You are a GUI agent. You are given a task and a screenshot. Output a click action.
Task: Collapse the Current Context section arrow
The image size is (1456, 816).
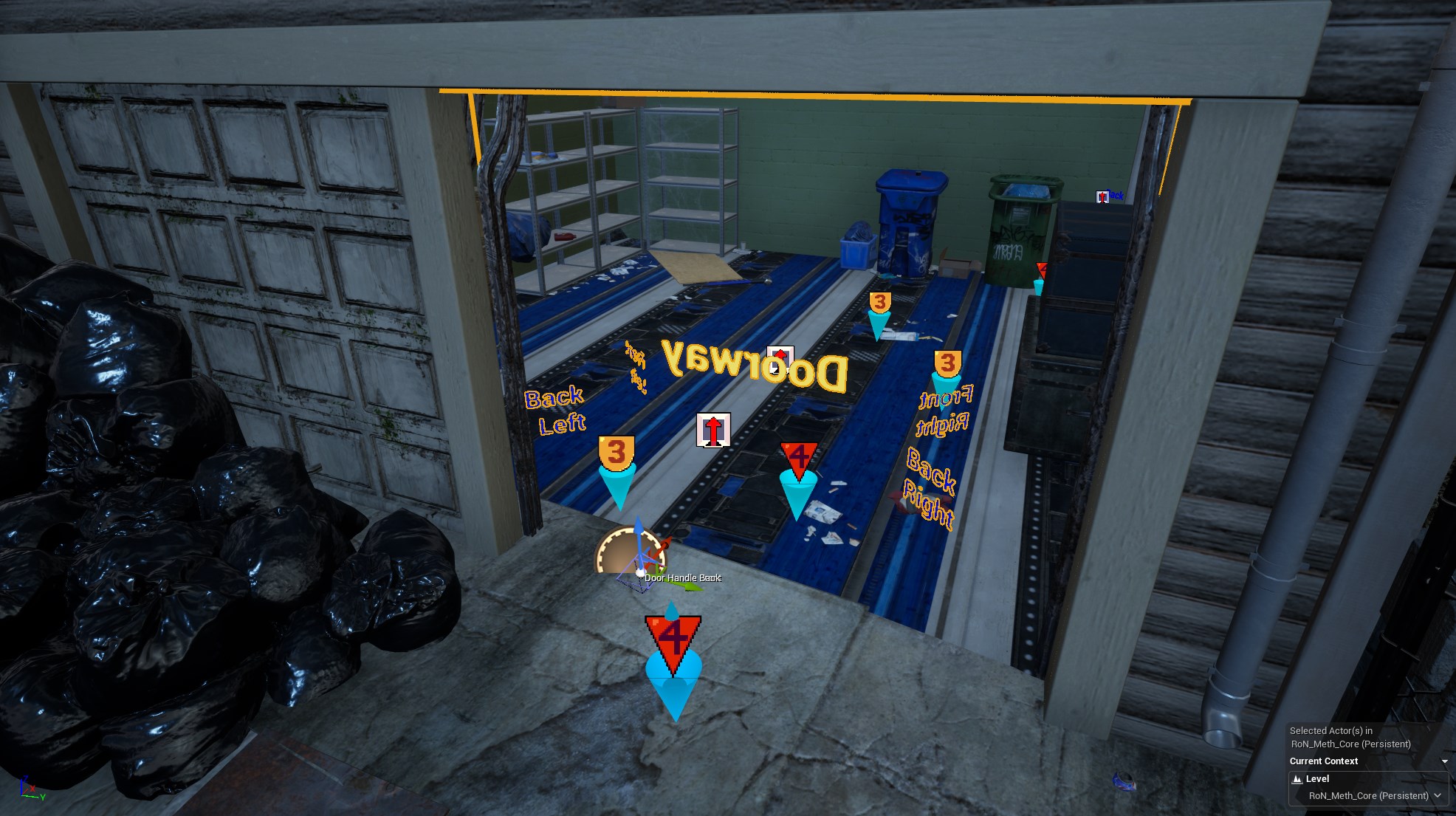[1444, 761]
